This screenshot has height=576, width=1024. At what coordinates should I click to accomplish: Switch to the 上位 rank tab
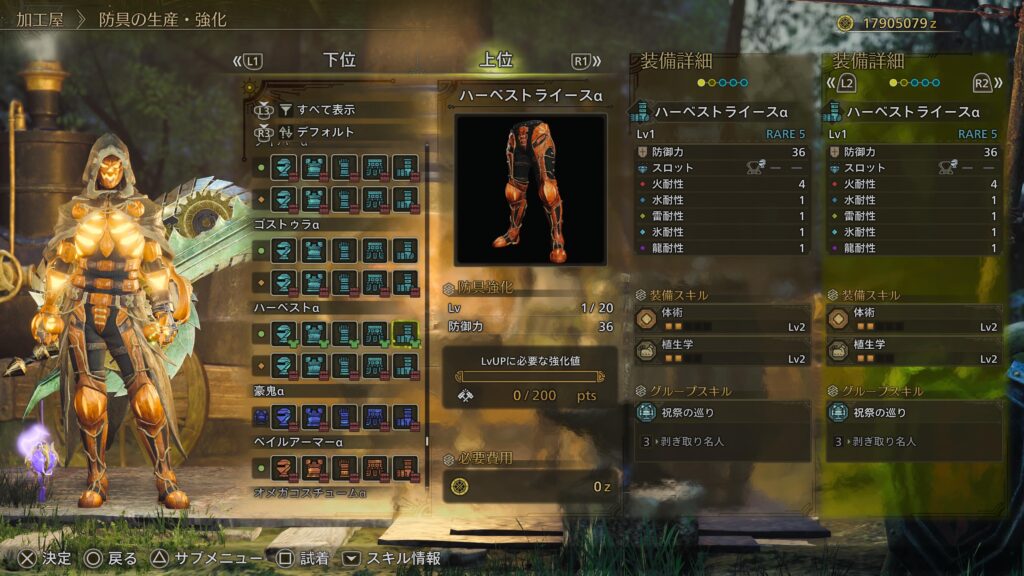point(496,61)
